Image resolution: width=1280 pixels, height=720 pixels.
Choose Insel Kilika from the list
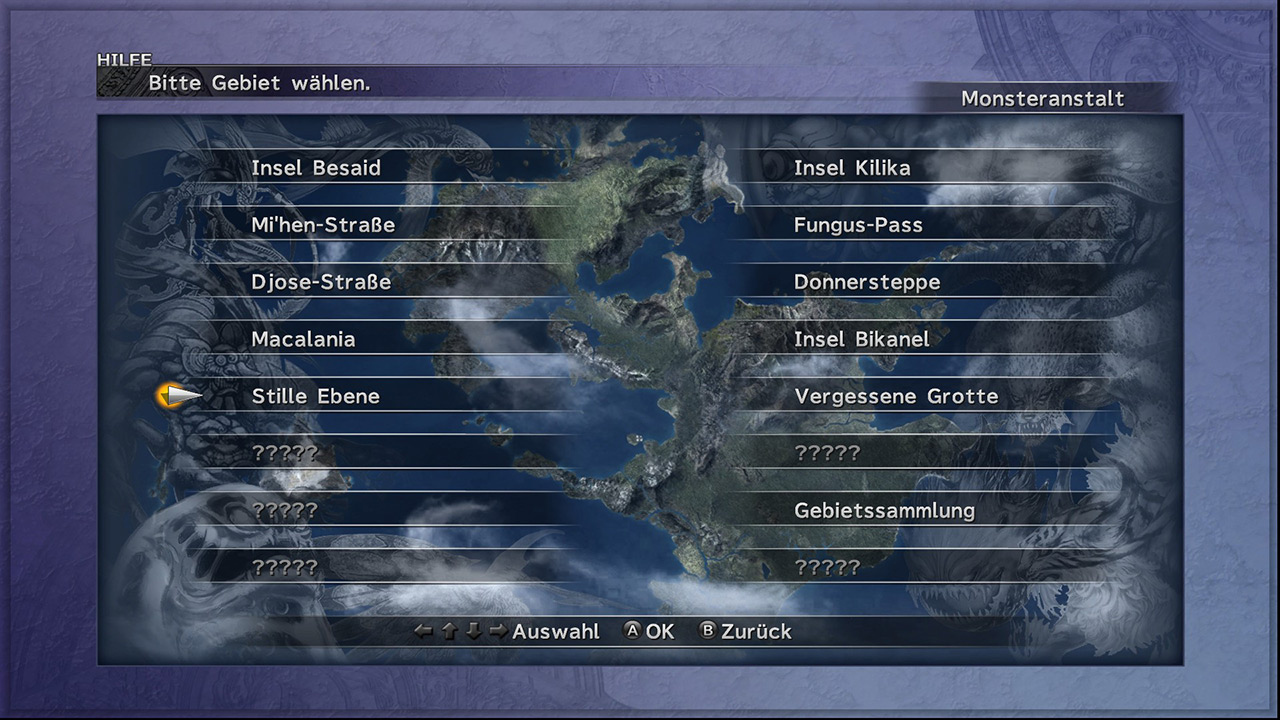[x=852, y=168]
